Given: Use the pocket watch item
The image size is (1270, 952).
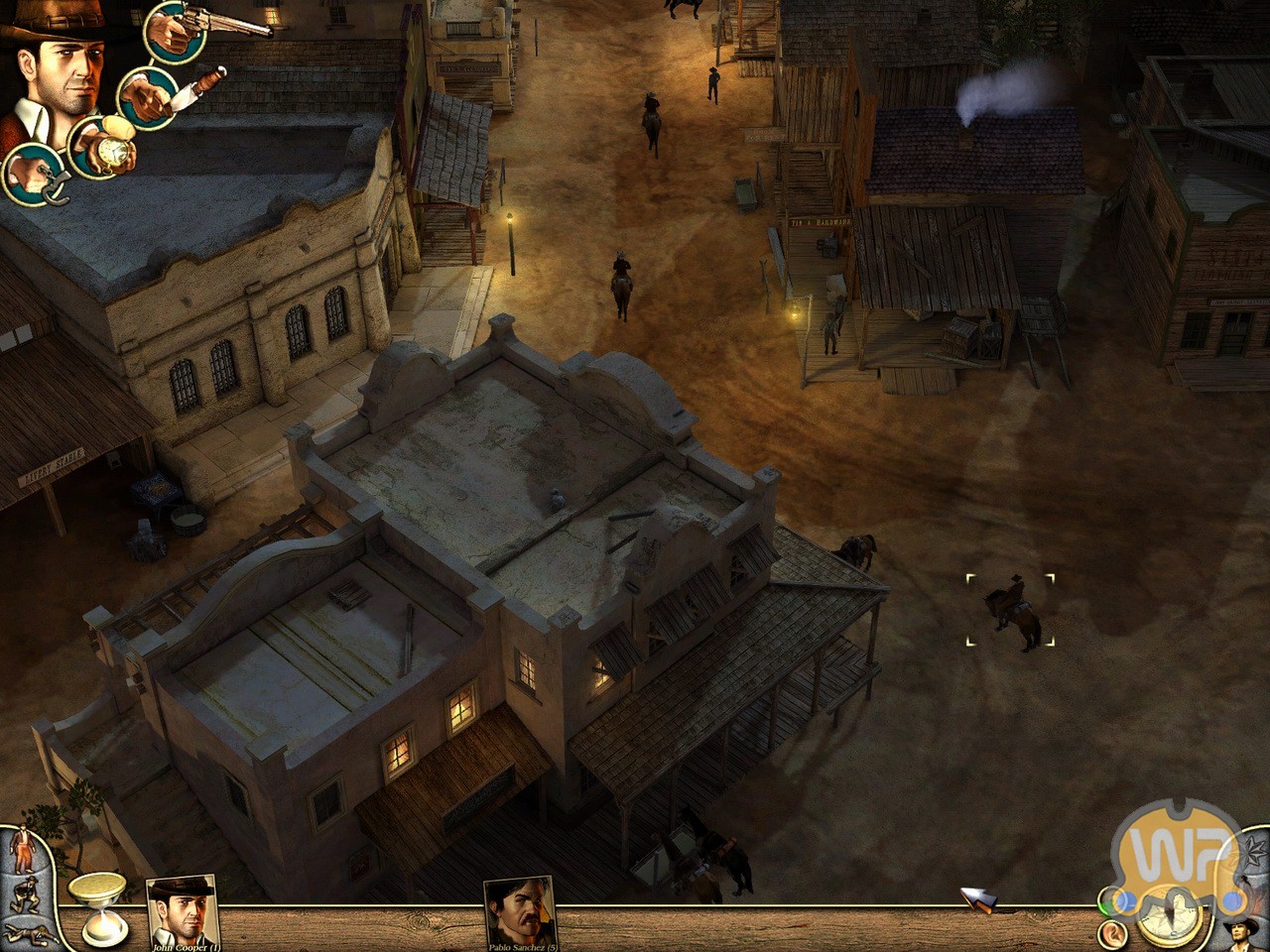Looking at the screenshot, I should pyautogui.click(x=101, y=147).
